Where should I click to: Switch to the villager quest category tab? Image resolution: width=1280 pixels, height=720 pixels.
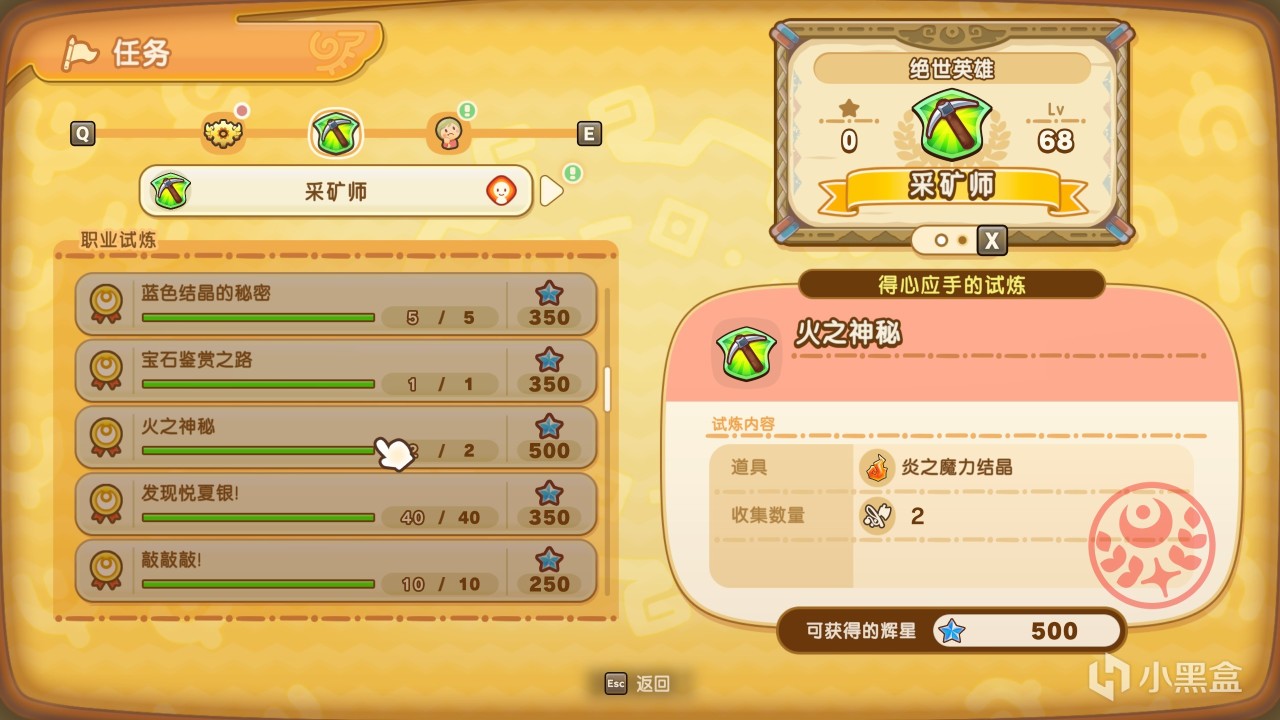point(450,133)
